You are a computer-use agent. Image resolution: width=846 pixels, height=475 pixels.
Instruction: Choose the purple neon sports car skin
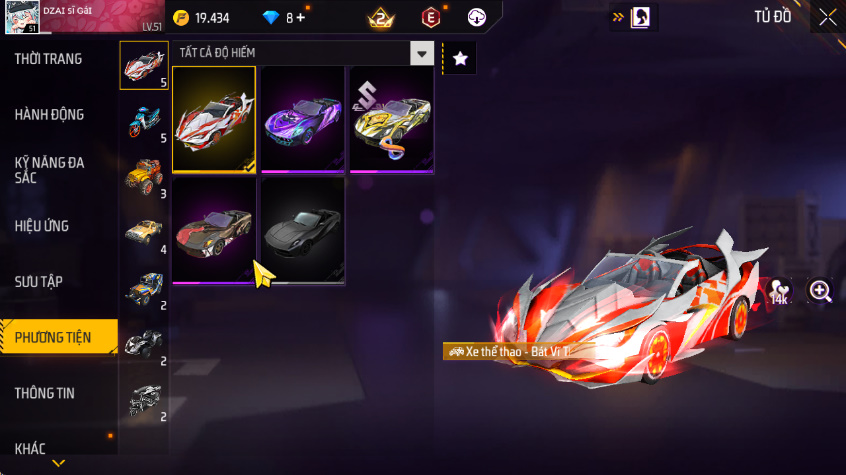point(303,120)
